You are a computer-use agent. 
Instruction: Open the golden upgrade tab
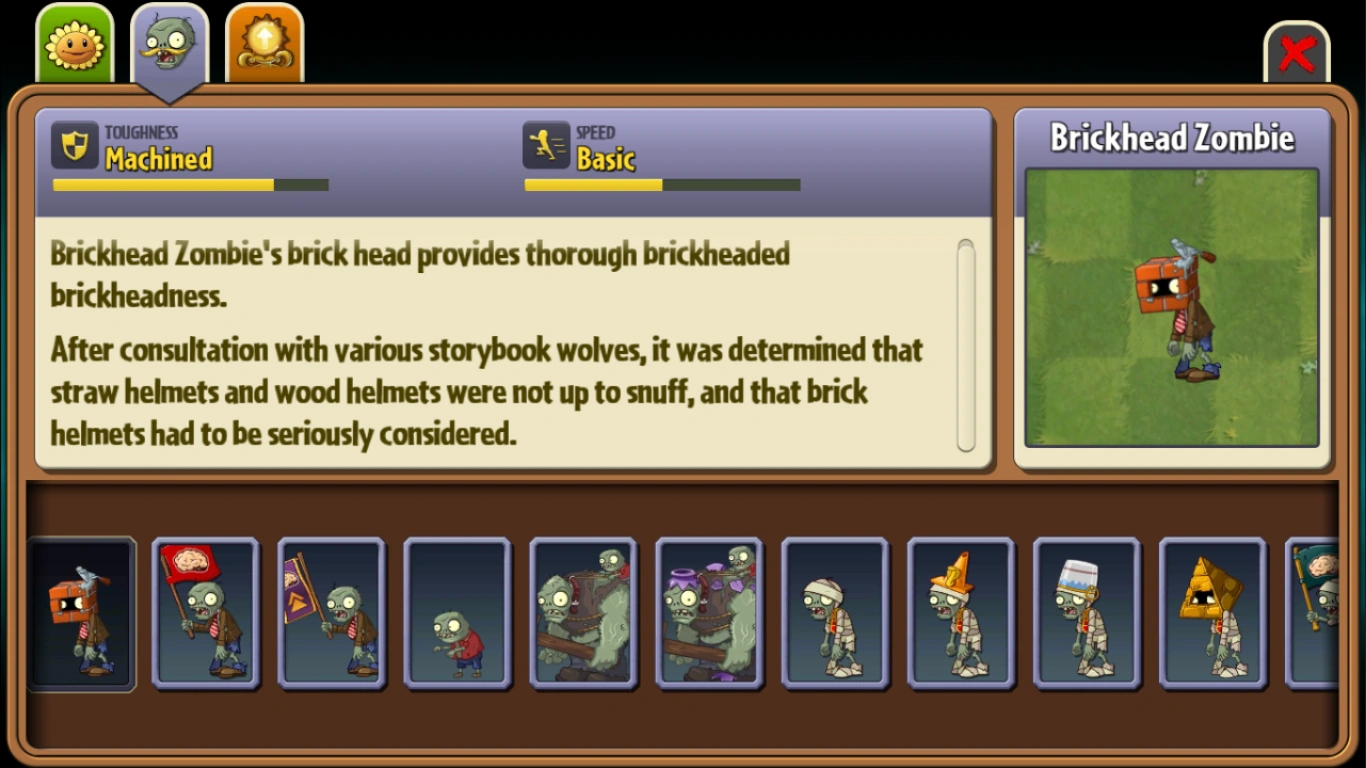point(263,40)
